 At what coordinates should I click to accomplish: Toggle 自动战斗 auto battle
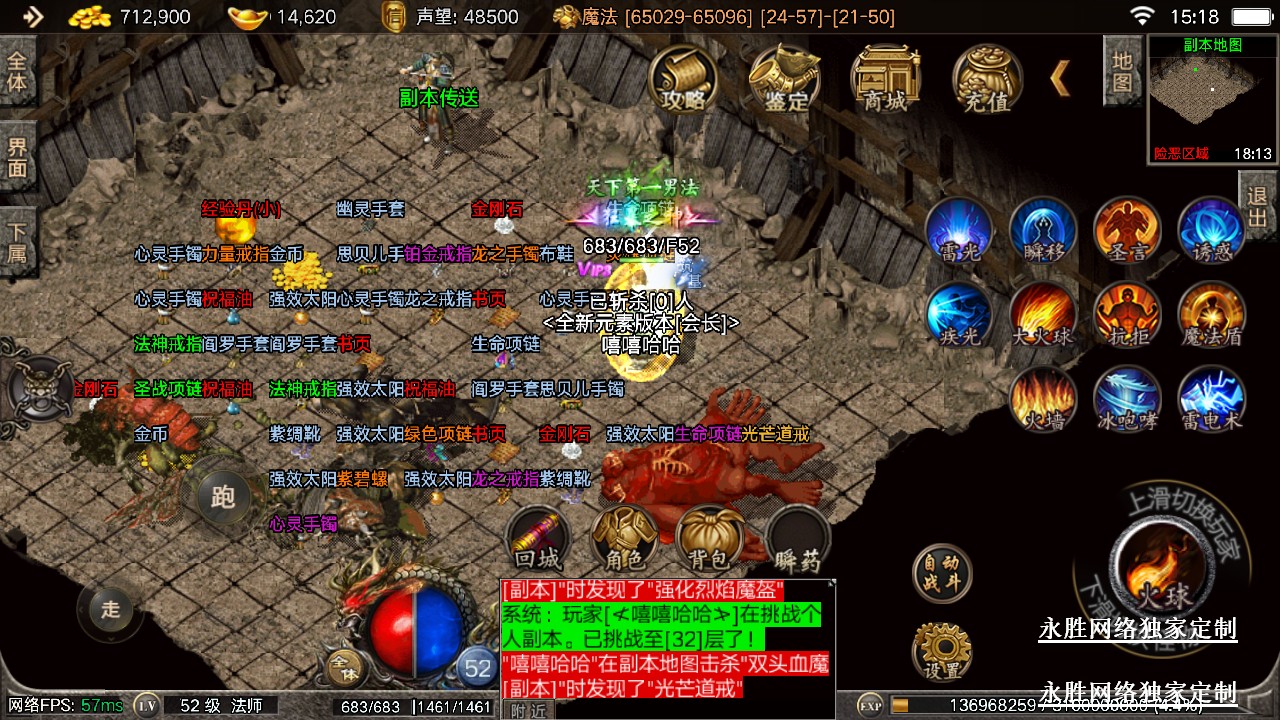pyautogui.click(x=942, y=573)
